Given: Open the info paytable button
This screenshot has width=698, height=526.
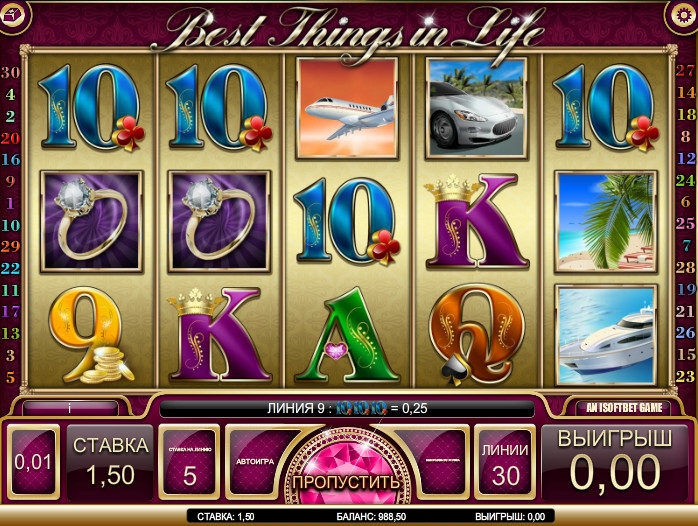Looking at the screenshot, I should pyautogui.click(x=70, y=408).
